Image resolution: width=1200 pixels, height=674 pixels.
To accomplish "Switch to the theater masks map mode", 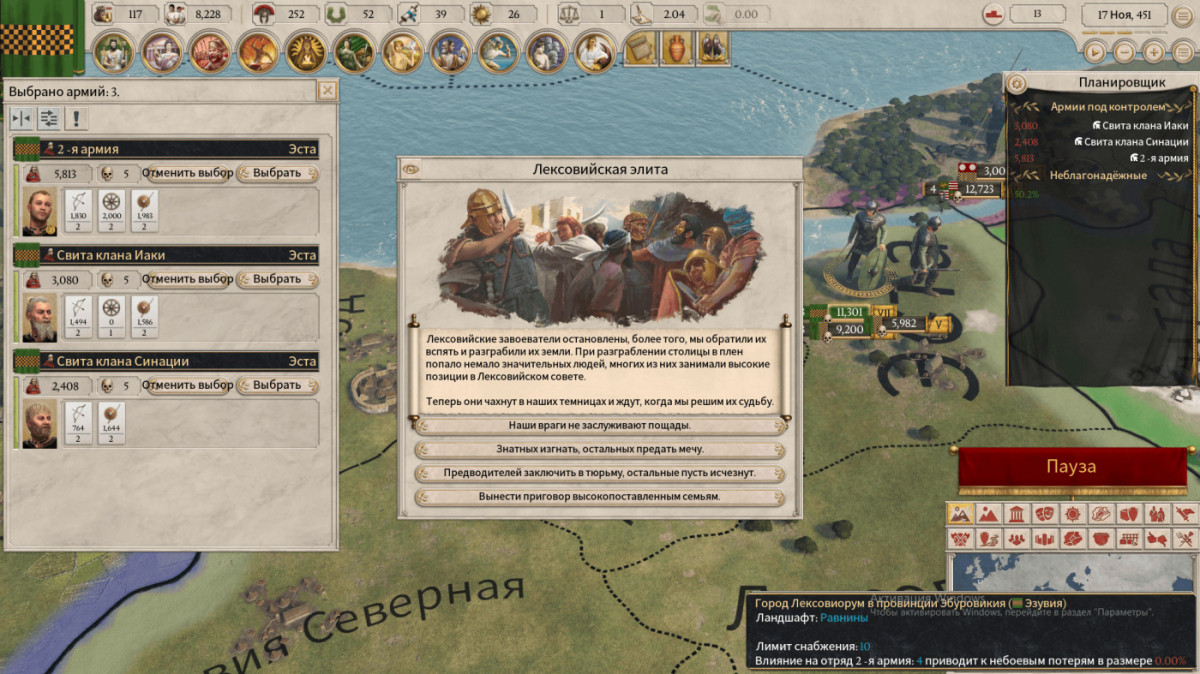I will (x=1044, y=514).
